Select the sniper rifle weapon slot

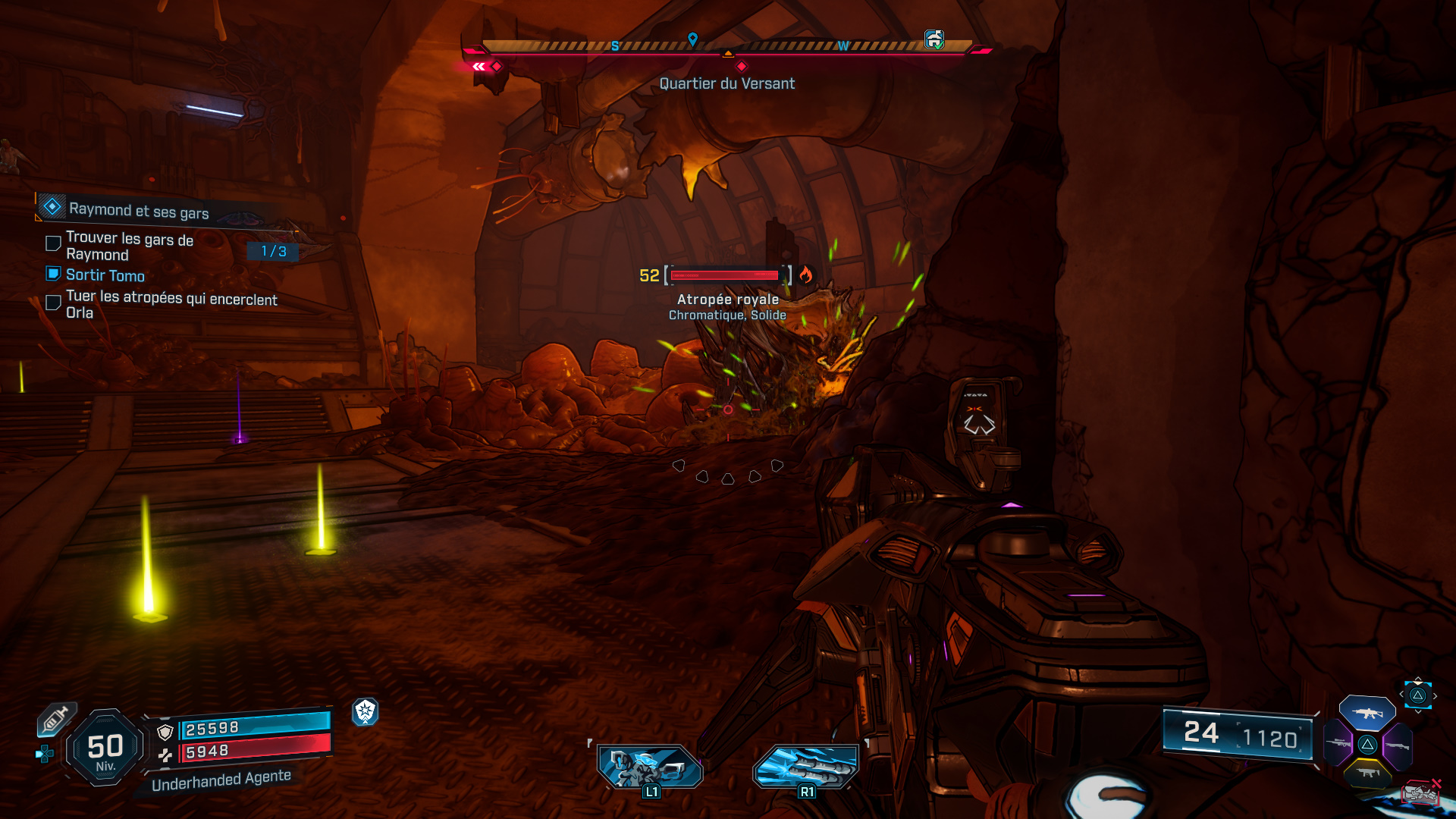1338,744
